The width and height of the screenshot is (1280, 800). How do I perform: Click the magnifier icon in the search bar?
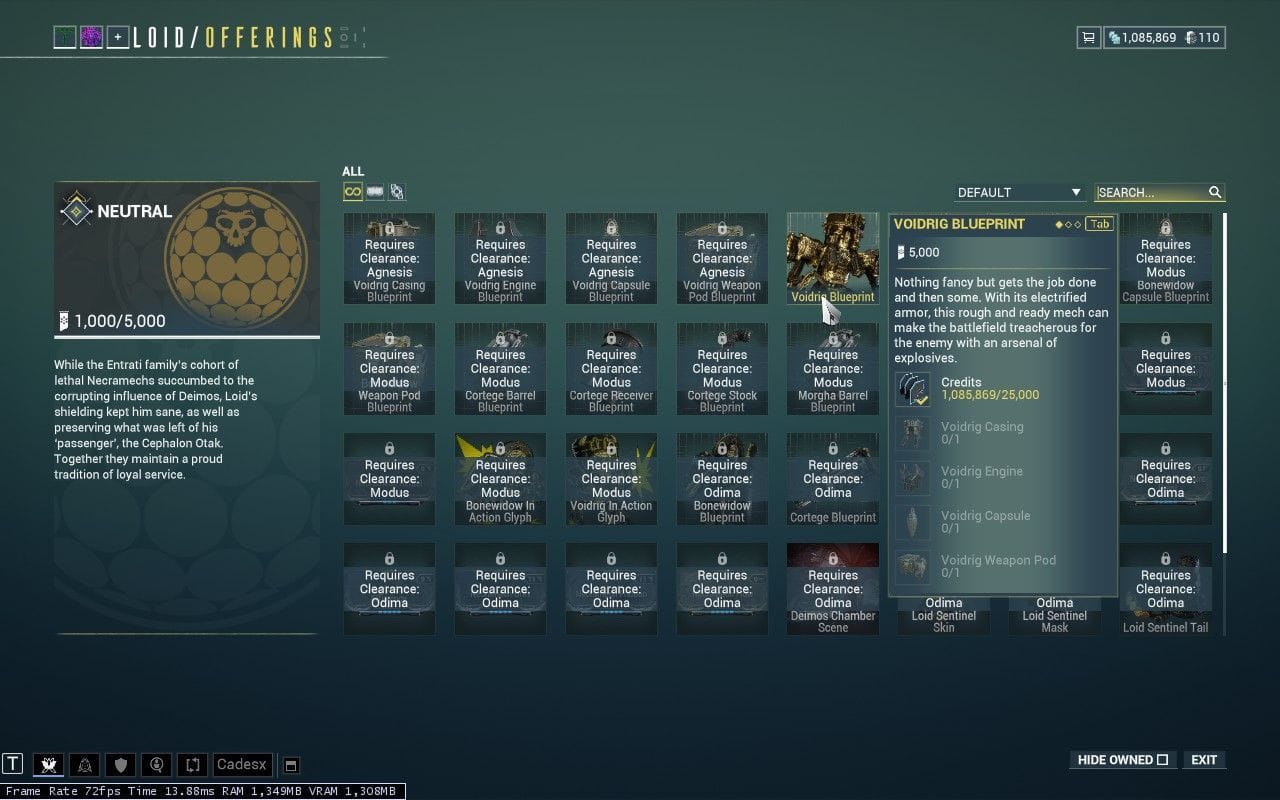pos(1213,192)
